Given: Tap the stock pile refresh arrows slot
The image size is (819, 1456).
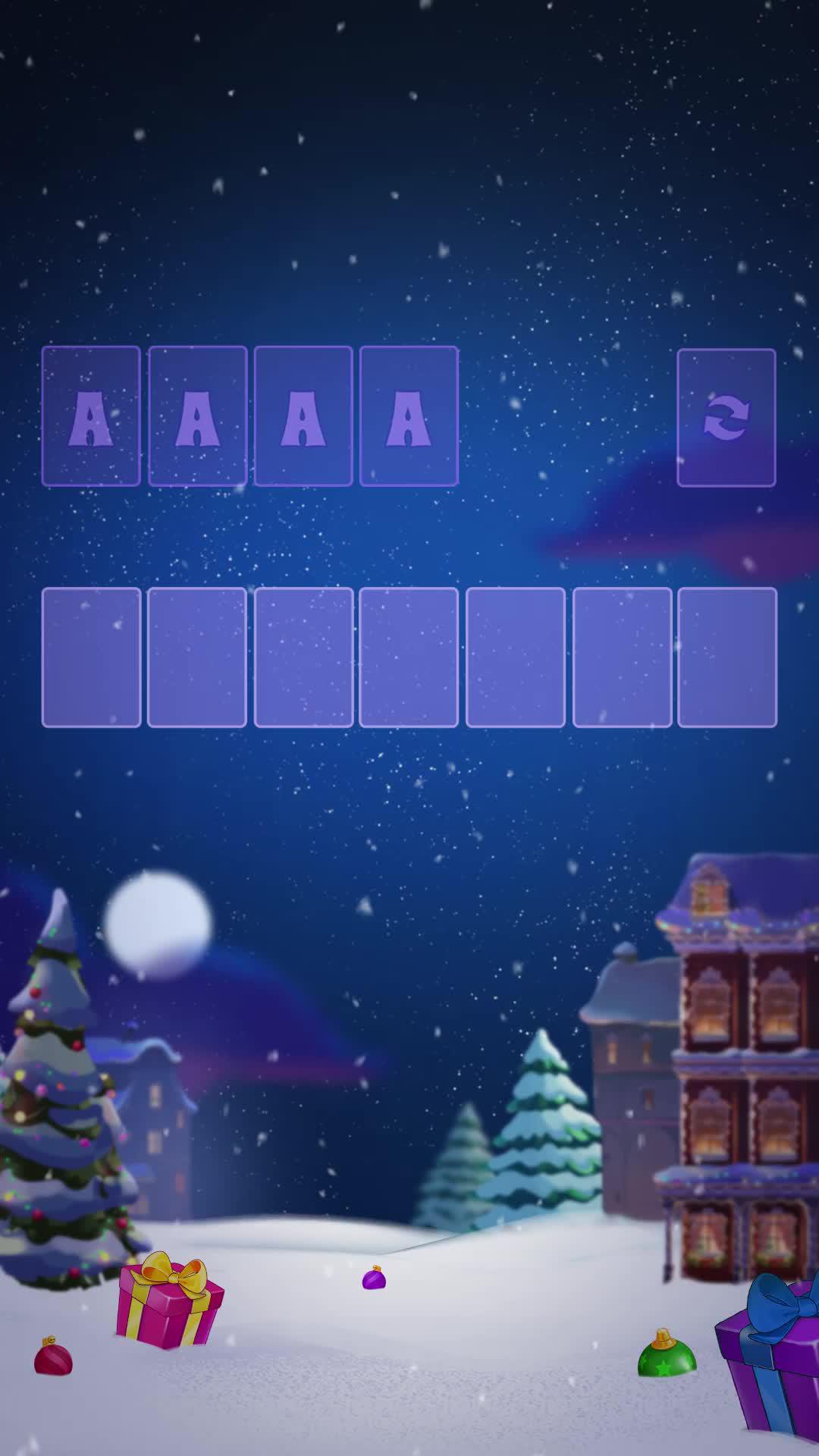Looking at the screenshot, I should tap(726, 417).
